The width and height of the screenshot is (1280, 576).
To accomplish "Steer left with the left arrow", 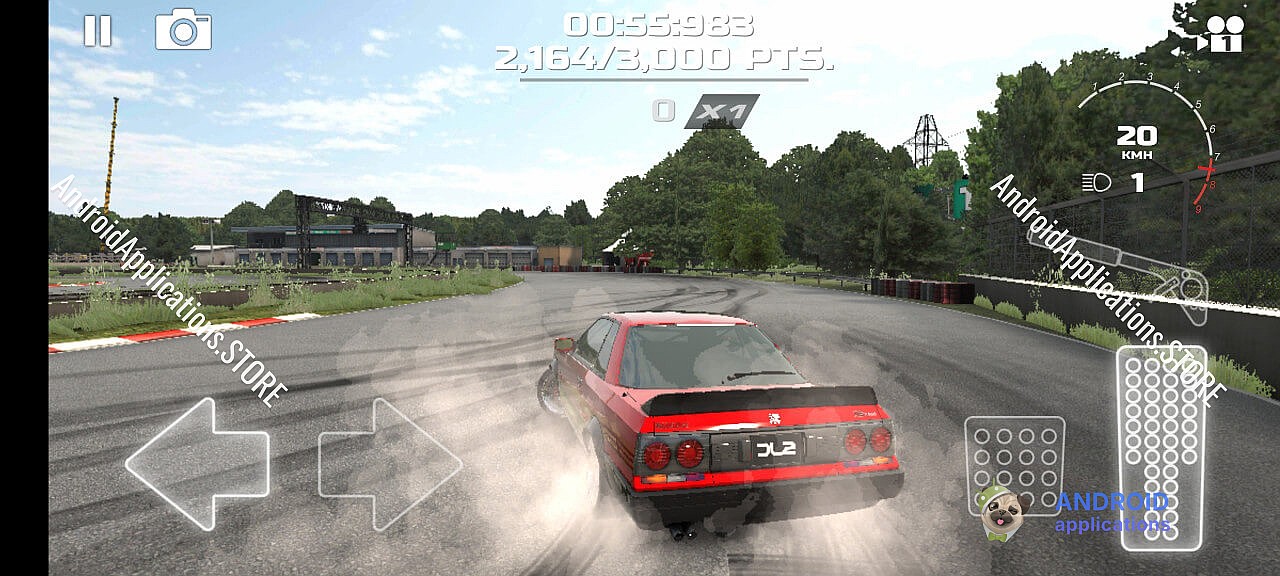I will pos(198,463).
